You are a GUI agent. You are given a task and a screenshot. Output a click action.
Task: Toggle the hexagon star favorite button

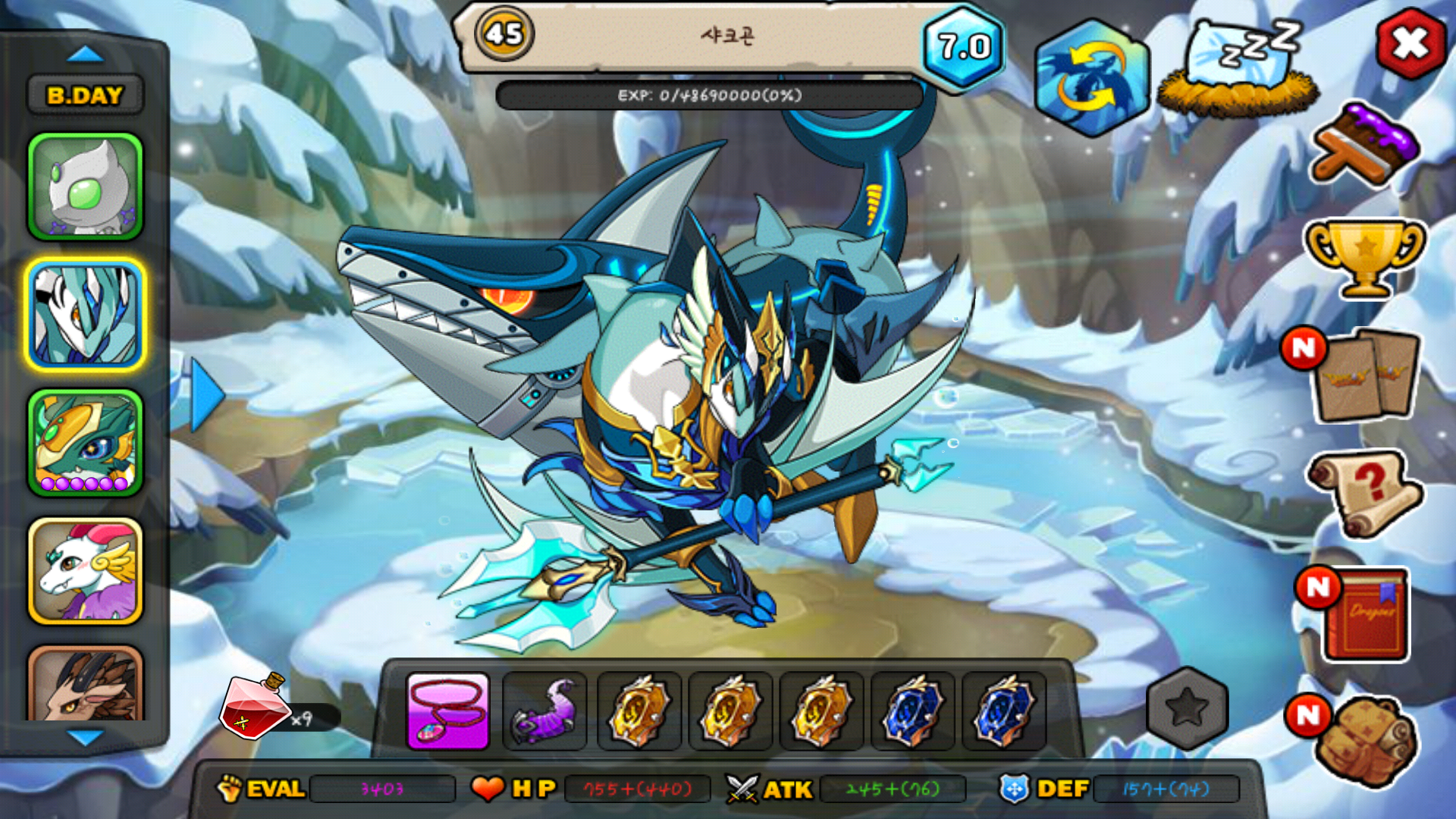[1187, 708]
